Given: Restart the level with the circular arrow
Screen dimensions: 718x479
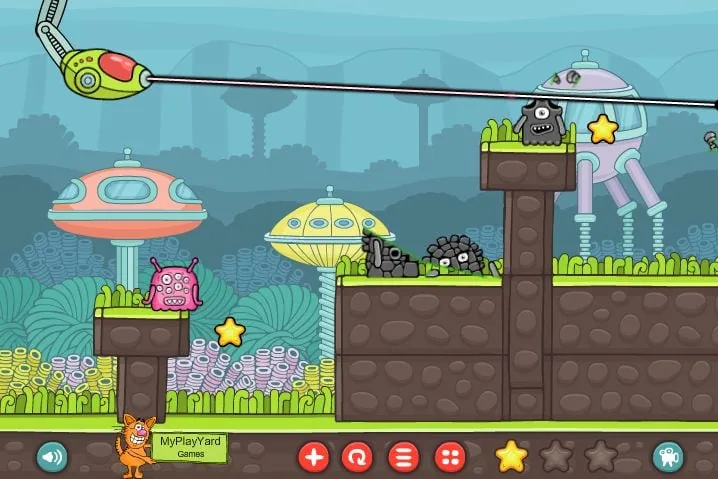Looking at the screenshot, I should pos(357,458).
